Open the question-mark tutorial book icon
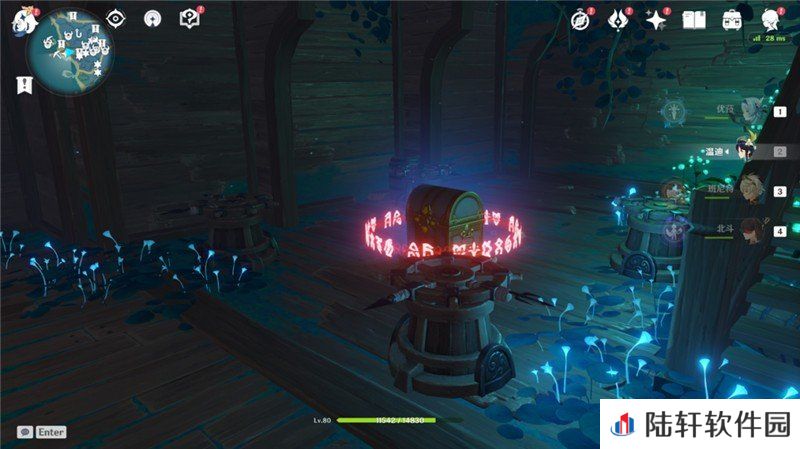This screenshot has height=449, width=800. pos(189,18)
